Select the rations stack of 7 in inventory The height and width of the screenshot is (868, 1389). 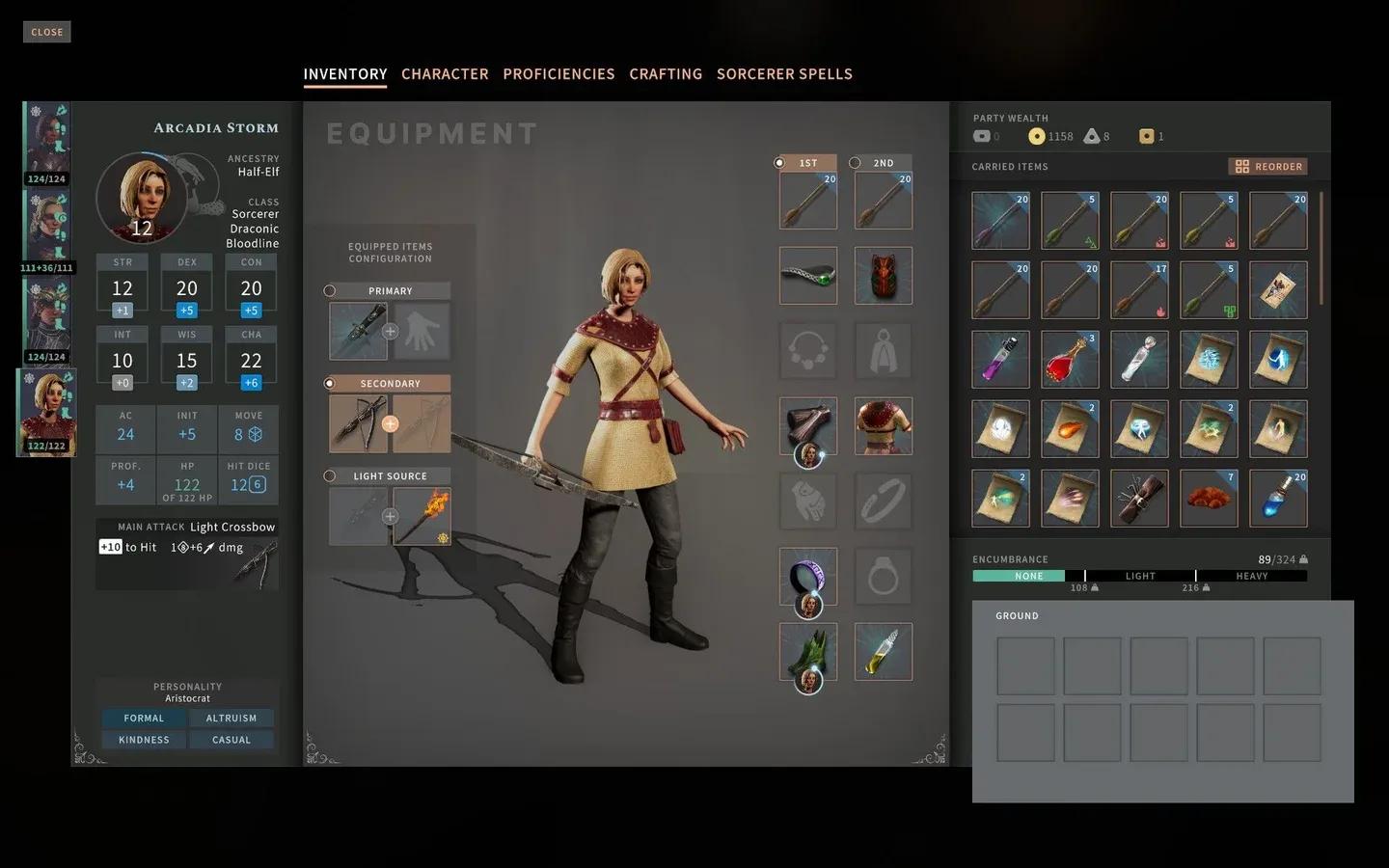pyautogui.click(x=1209, y=498)
